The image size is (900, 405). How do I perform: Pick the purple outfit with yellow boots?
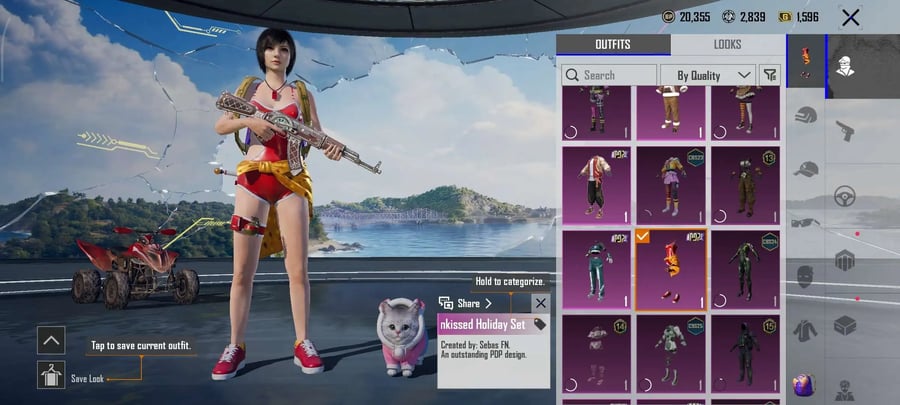coord(670,185)
